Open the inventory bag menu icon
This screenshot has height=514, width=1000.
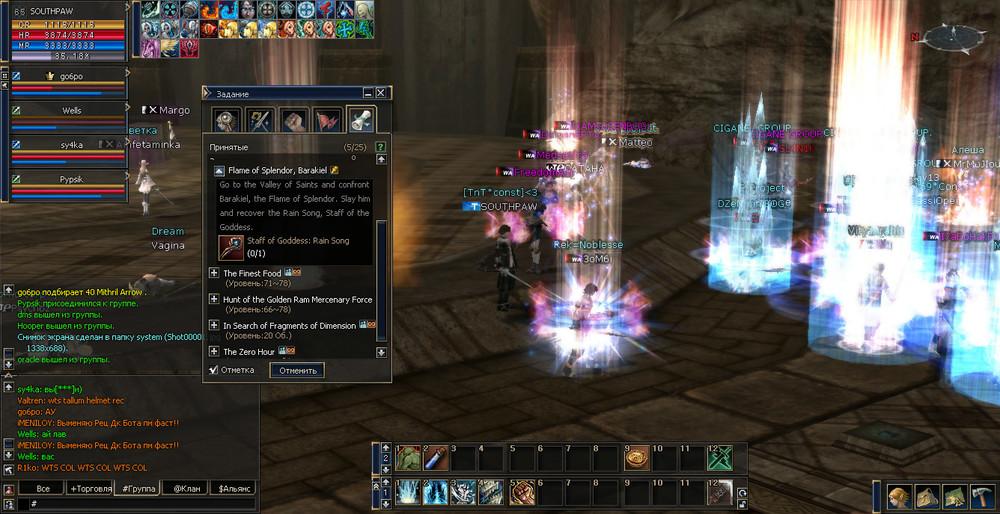click(925, 497)
